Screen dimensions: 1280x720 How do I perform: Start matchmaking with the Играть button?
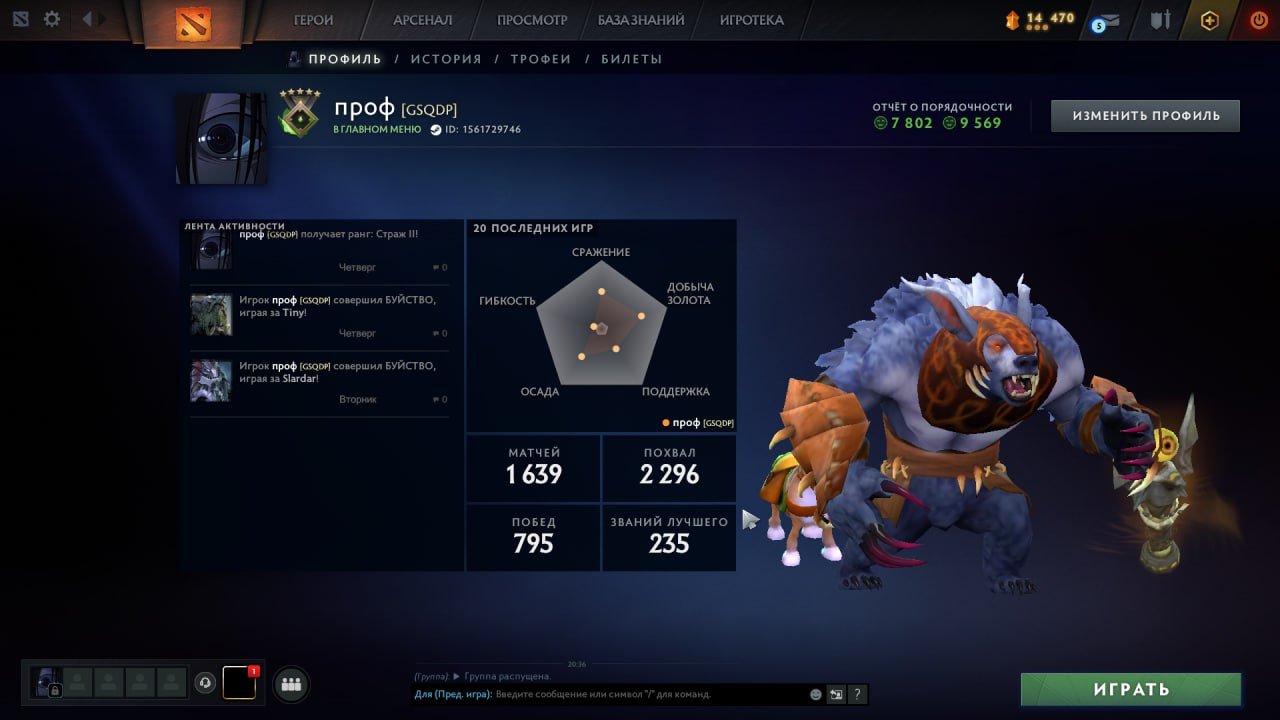1131,689
